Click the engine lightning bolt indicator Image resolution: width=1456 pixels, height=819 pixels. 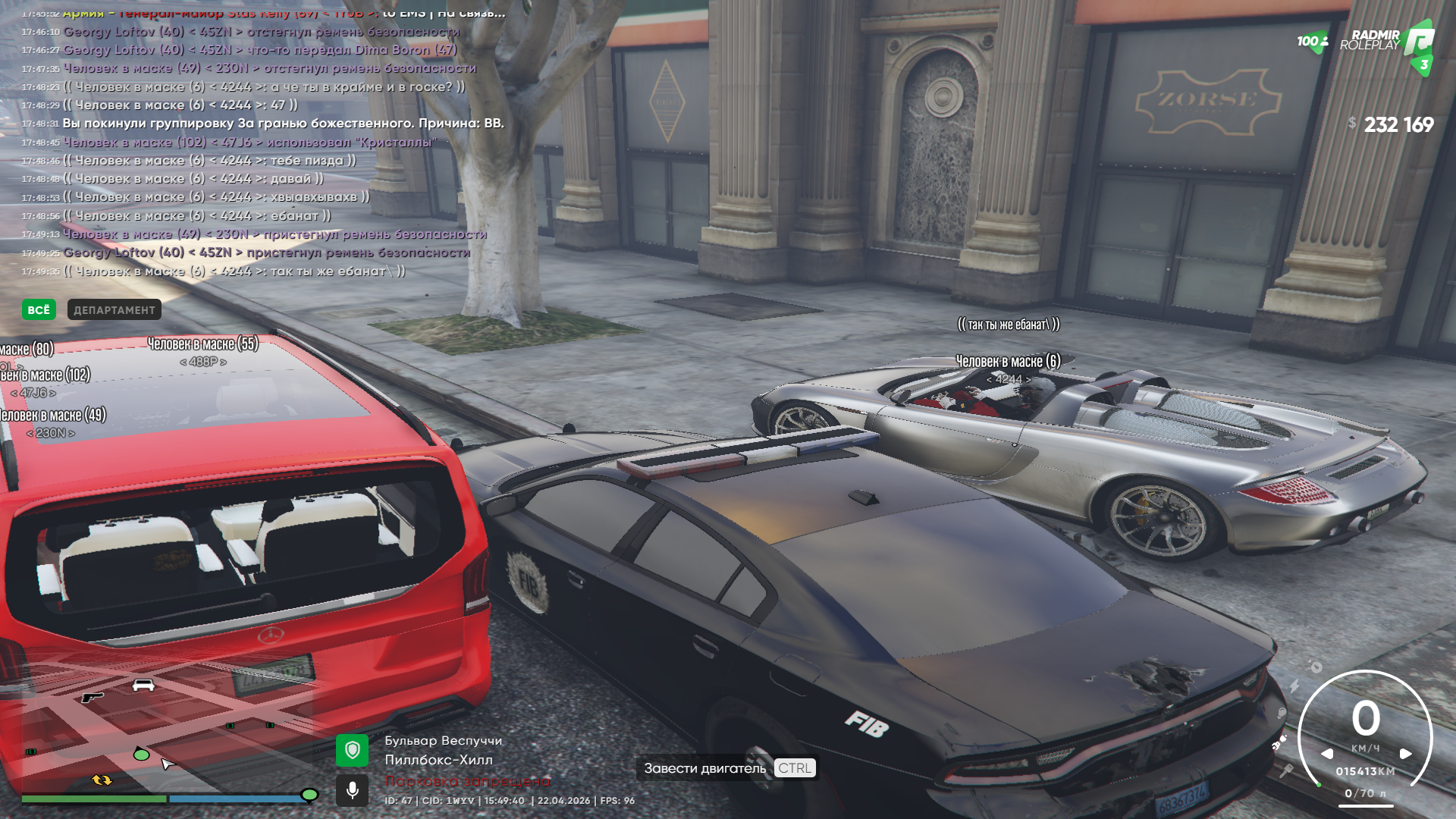point(1294,686)
